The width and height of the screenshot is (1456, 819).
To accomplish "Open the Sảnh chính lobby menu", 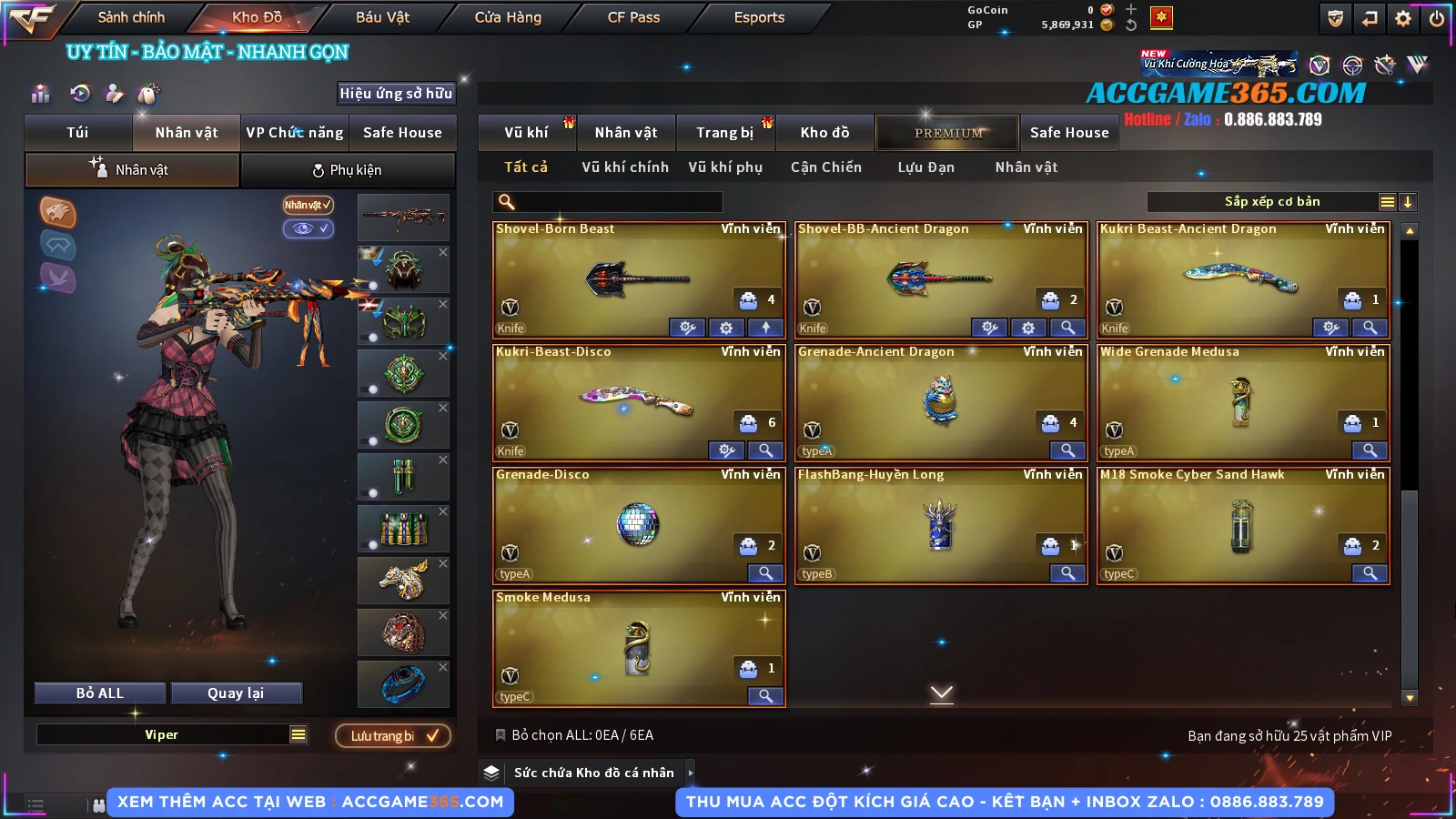I will point(131,17).
